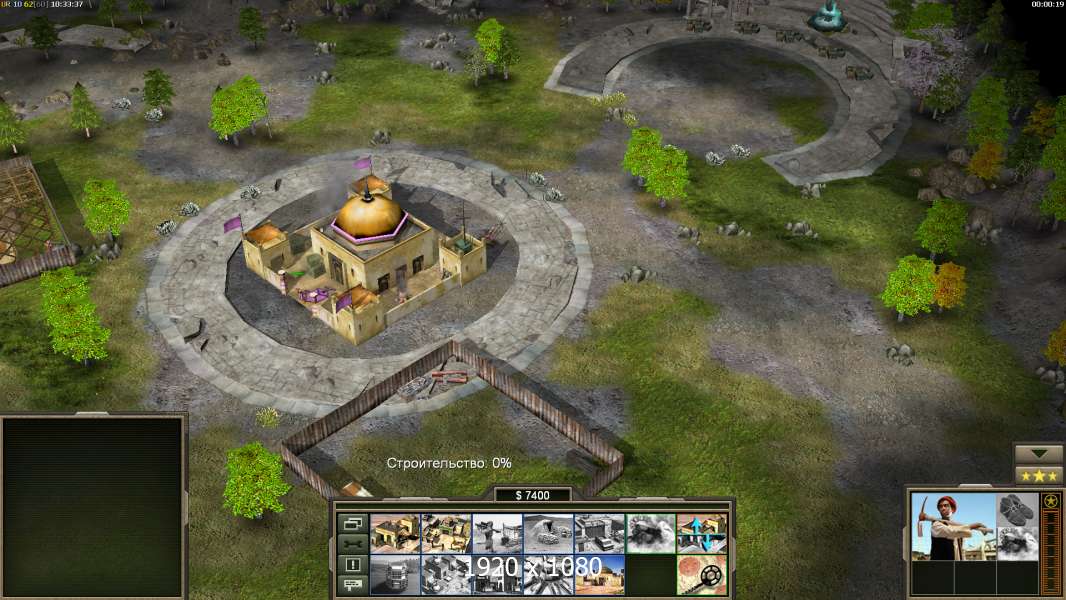Open the three-star general powers button
This screenshot has width=1066, height=600.
(1039, 476)
